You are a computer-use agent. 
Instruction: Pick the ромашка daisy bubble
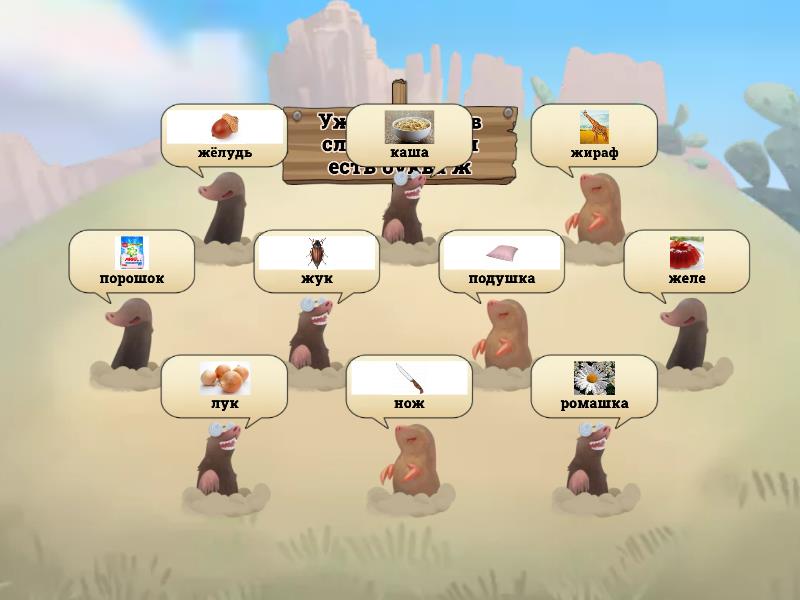pos(594,386)
